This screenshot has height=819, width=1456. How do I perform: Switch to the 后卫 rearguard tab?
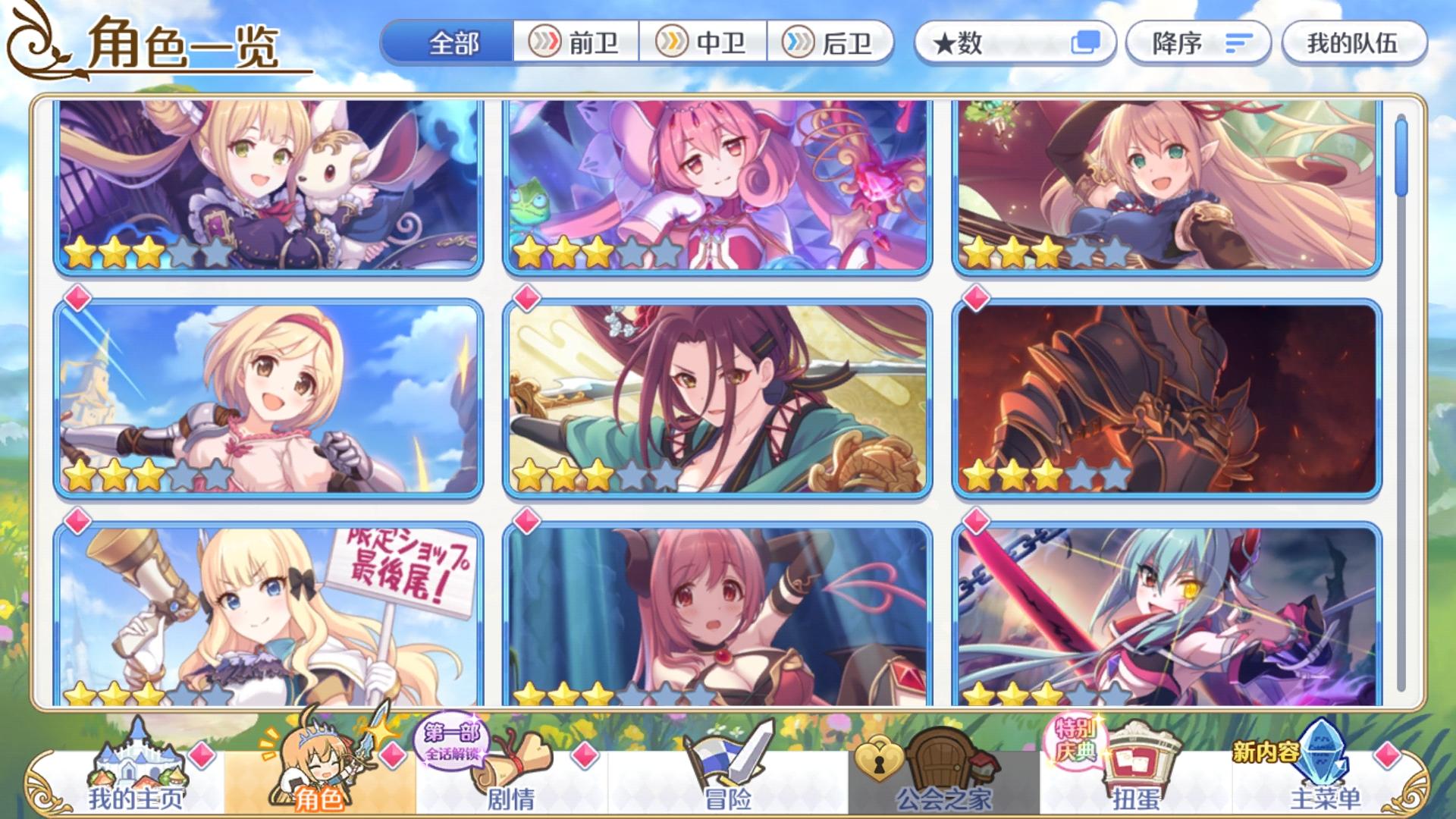coord(832,45)
